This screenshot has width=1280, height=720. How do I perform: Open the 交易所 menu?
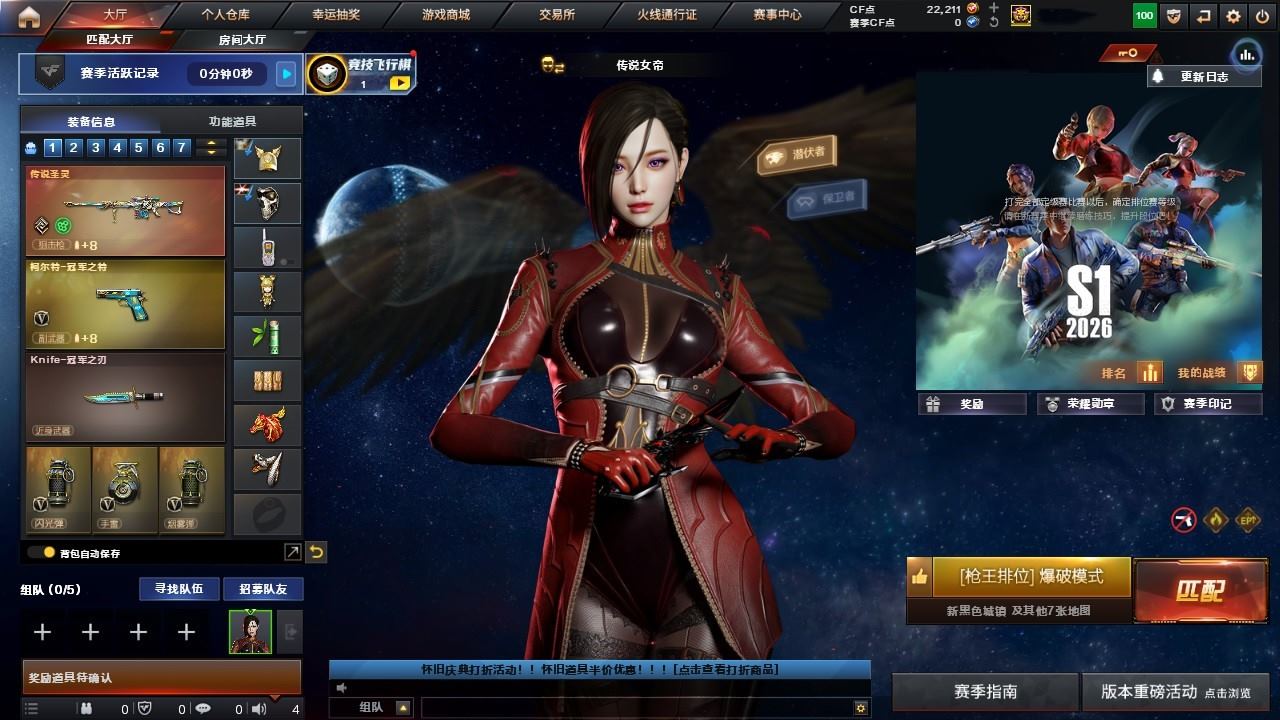pos(557,15)
